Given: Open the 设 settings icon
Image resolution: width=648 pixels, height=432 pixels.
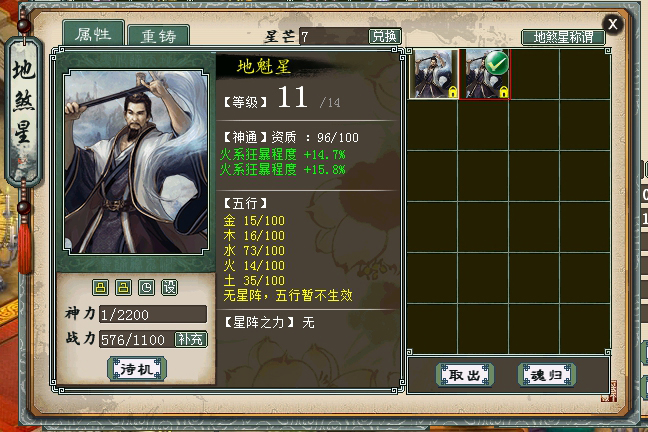Looking at the screenshot, I should click(169, 288).
